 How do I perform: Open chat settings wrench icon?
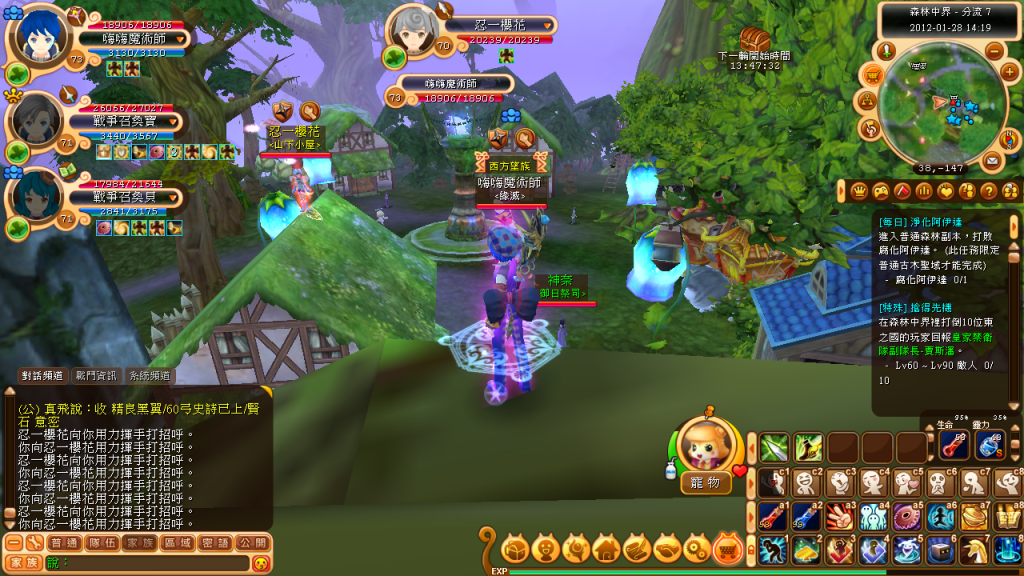coord(34,542)
